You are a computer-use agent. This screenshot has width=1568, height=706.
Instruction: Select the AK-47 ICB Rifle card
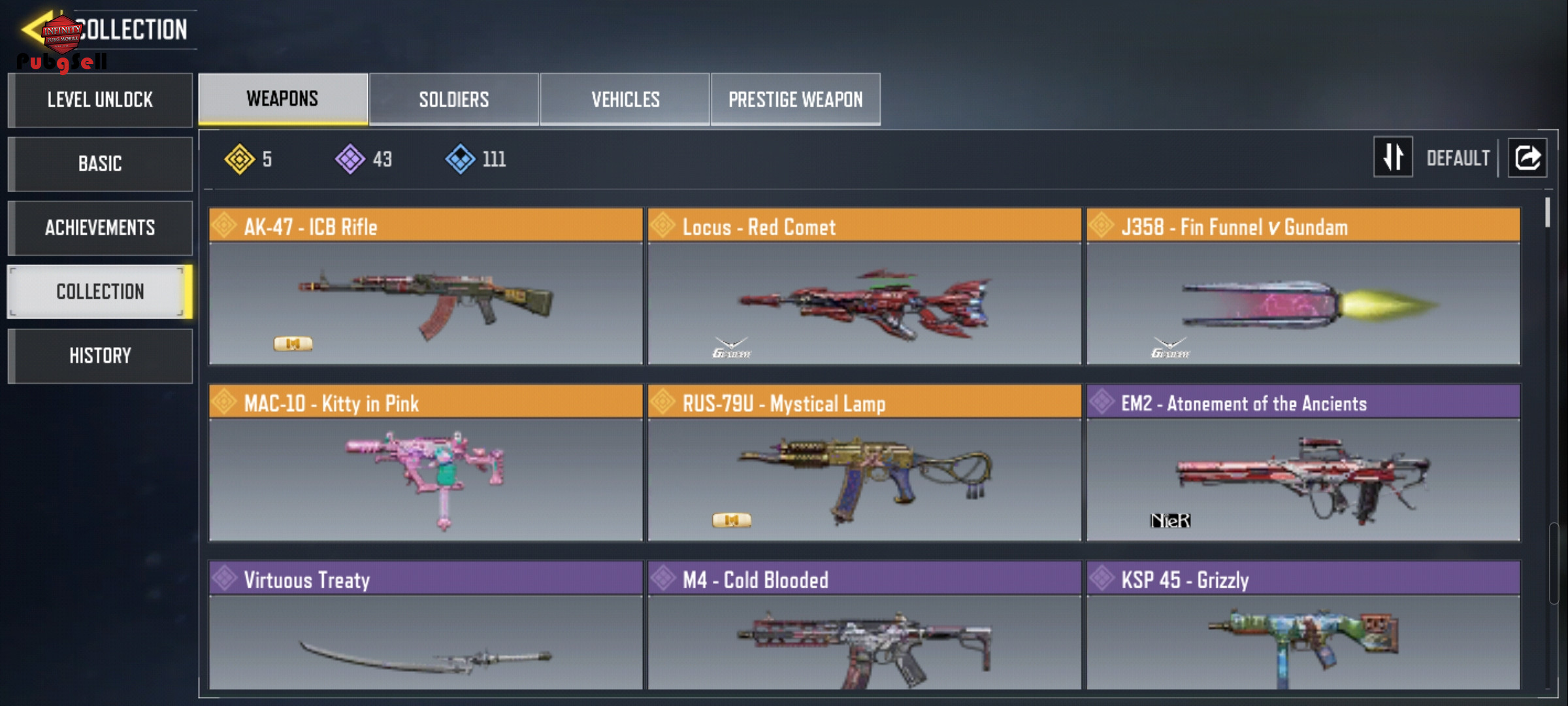click(x=426, y=286)
